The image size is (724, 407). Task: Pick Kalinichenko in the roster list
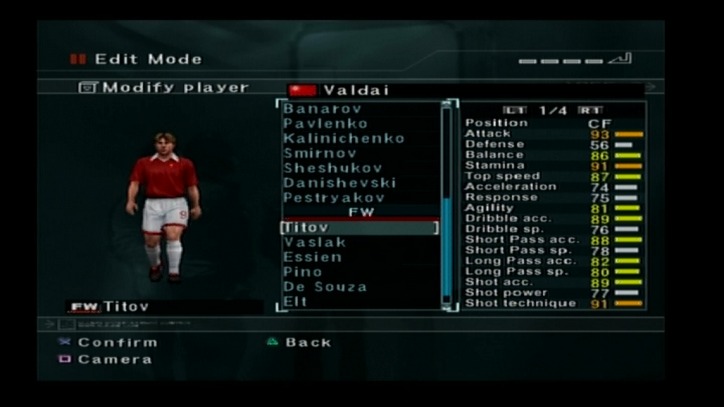point(343,138)
